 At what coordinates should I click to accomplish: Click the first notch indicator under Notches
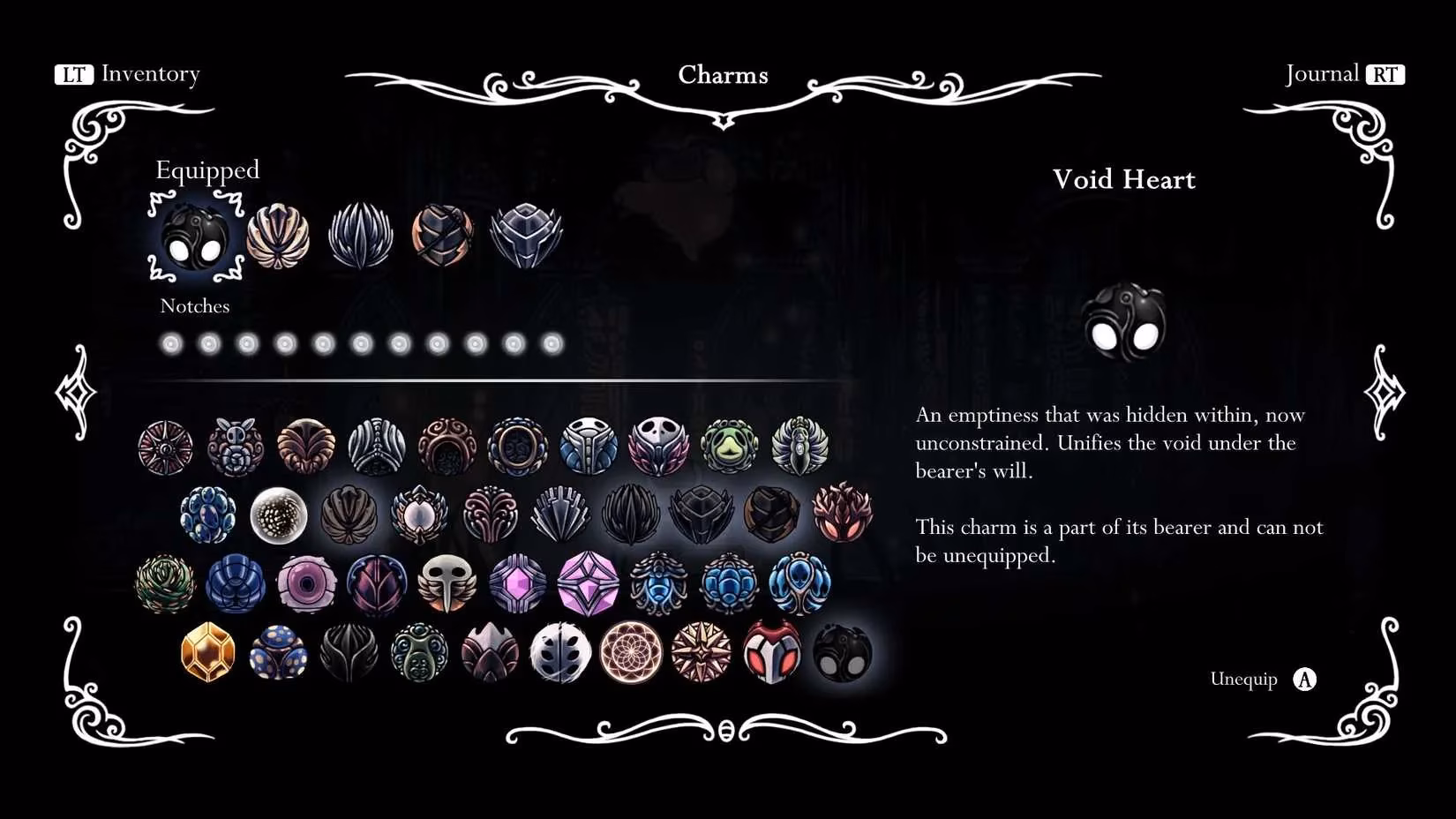170,343
